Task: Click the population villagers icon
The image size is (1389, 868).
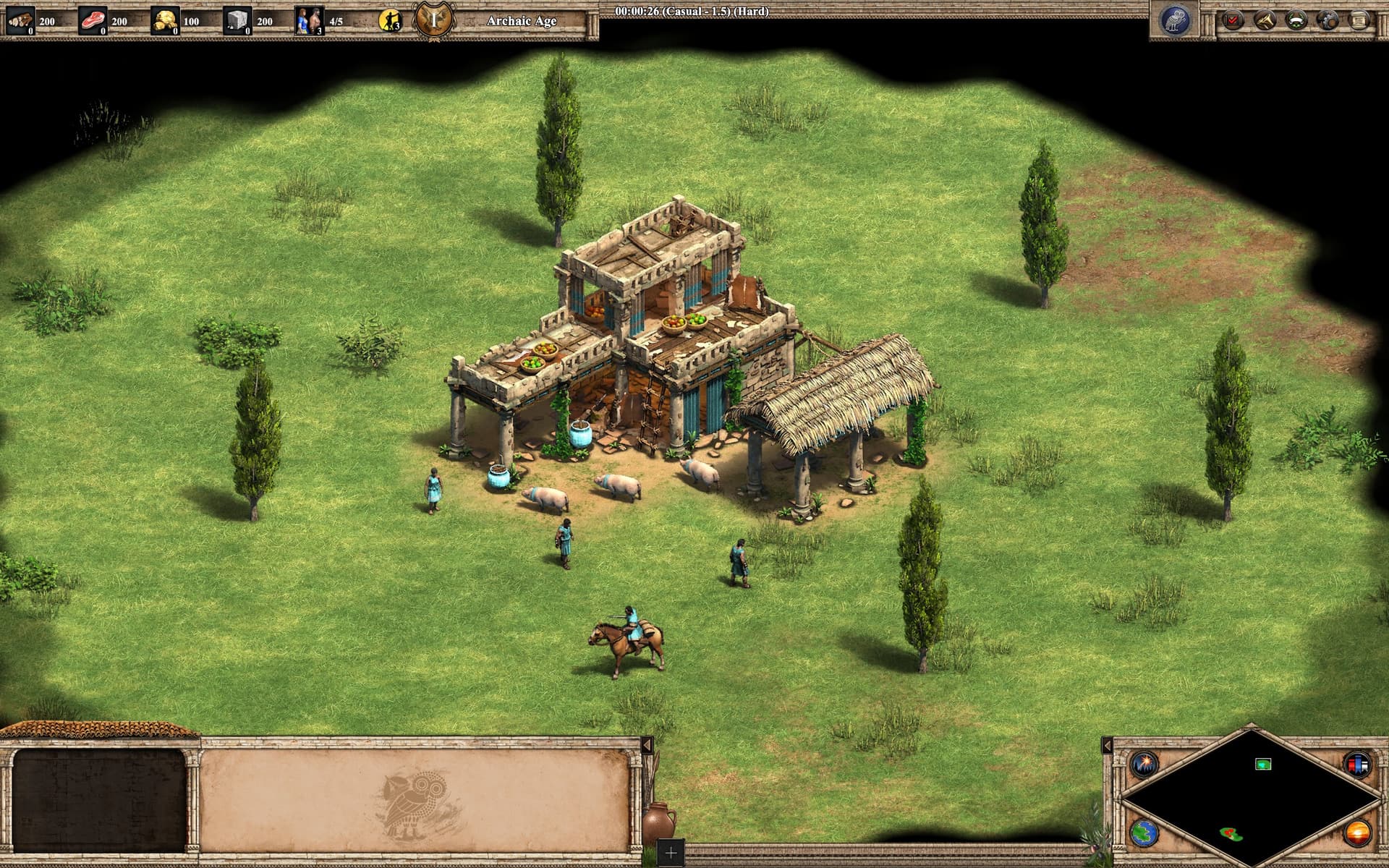Action: click(308, 21)
